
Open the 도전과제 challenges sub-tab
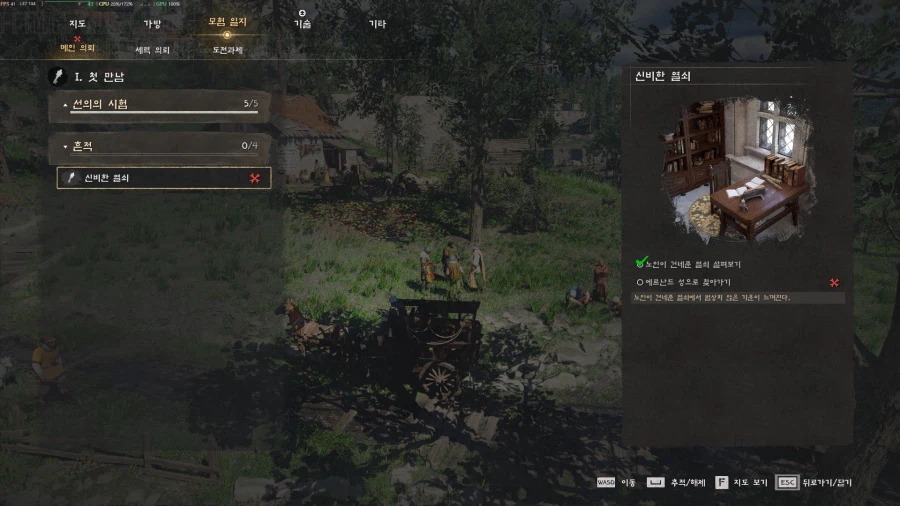point(227,49)
